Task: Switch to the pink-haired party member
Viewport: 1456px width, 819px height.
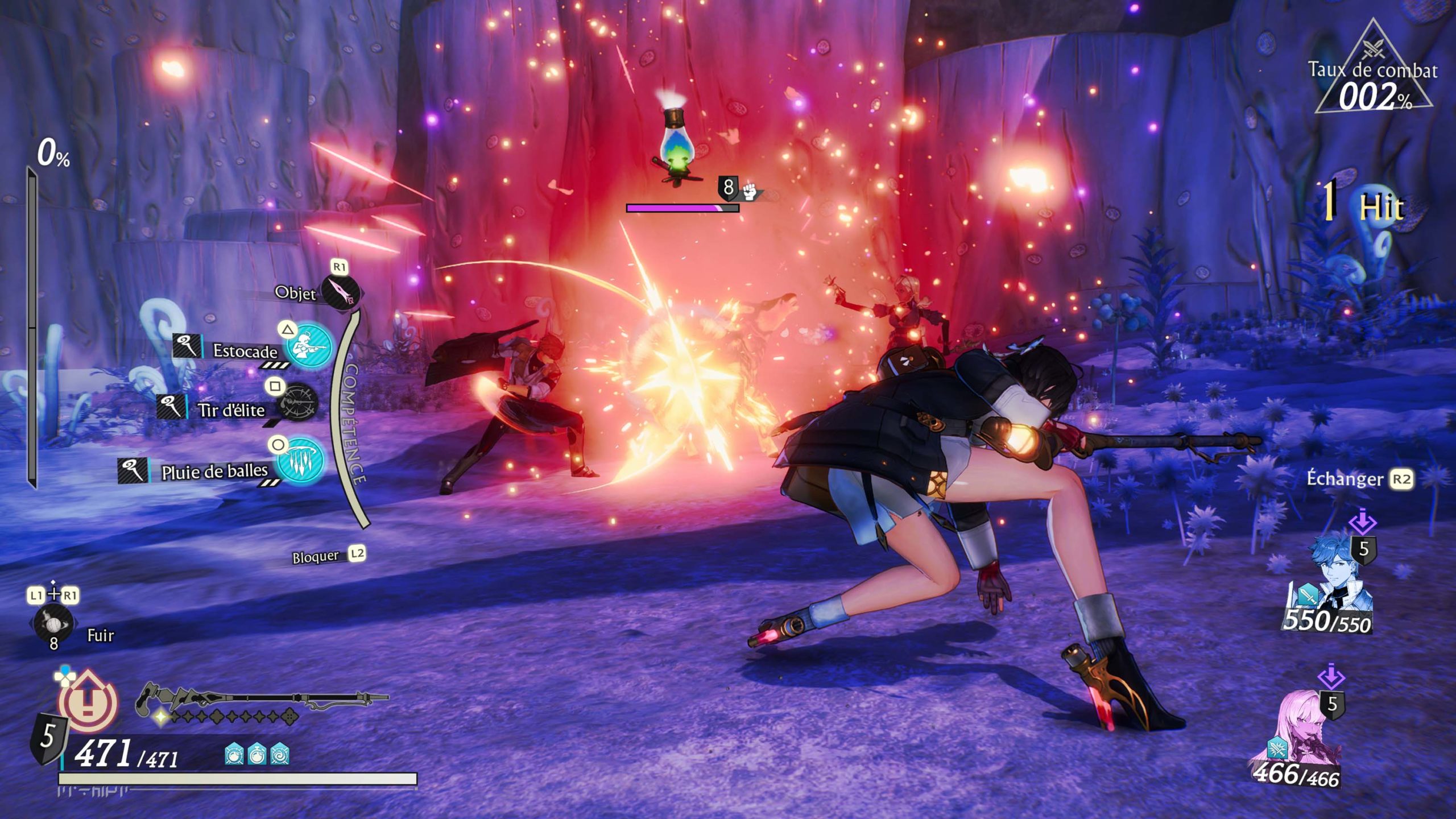Action: click(x=1302, y=739)
